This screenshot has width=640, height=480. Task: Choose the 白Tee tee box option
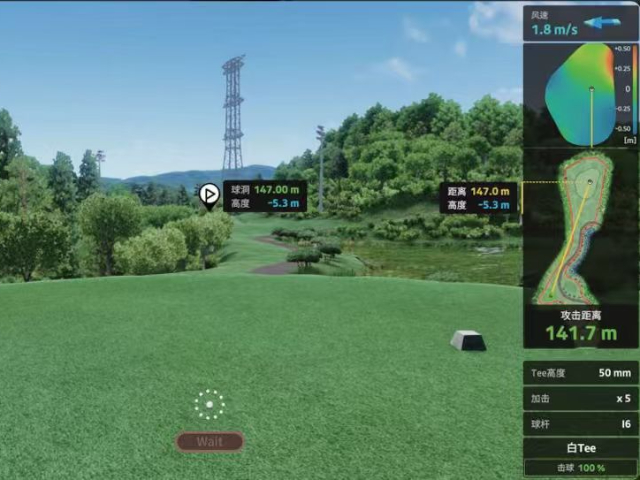point(580,449)
